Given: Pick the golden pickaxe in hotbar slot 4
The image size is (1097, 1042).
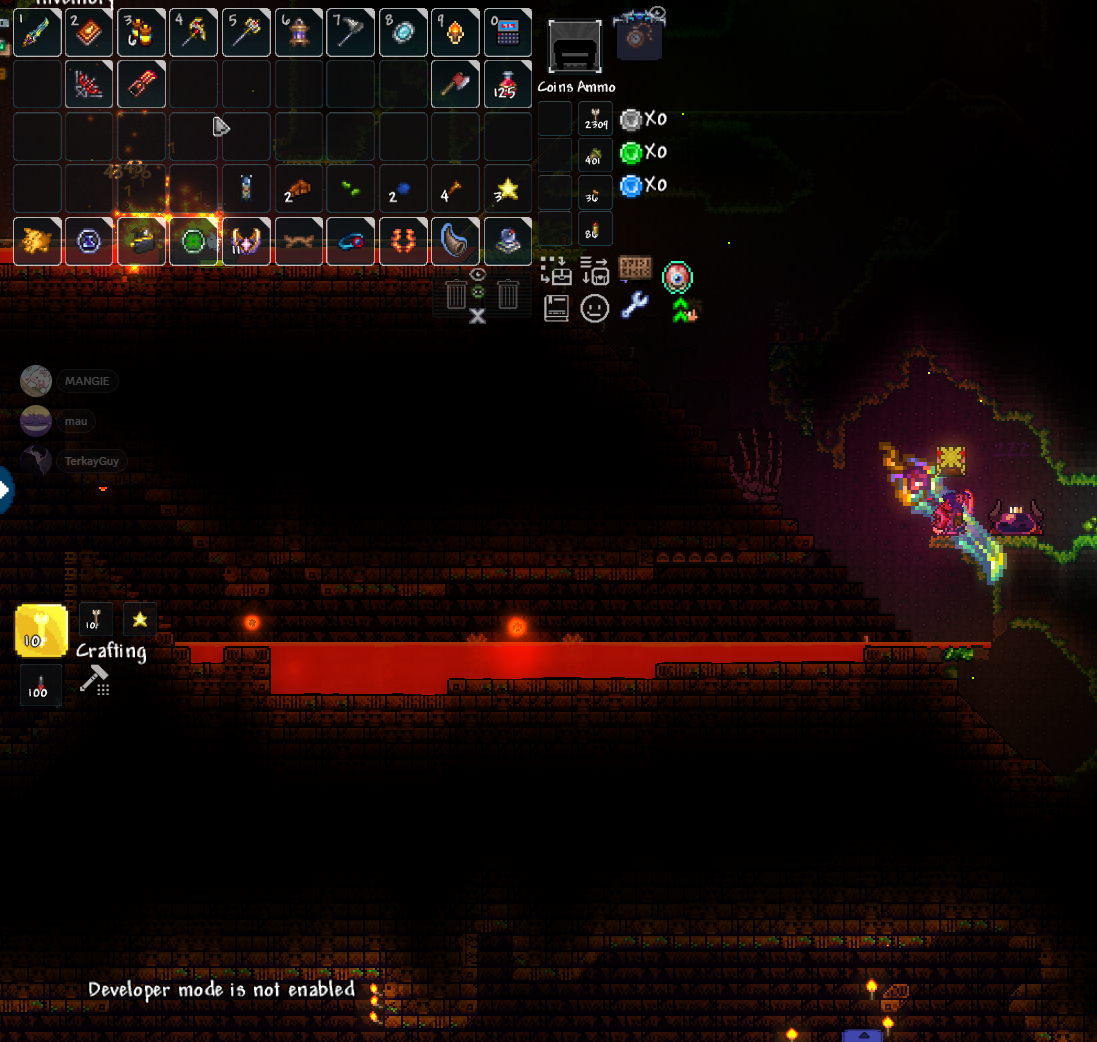Looking at the screenshot, I should click(x=193, y=33).
